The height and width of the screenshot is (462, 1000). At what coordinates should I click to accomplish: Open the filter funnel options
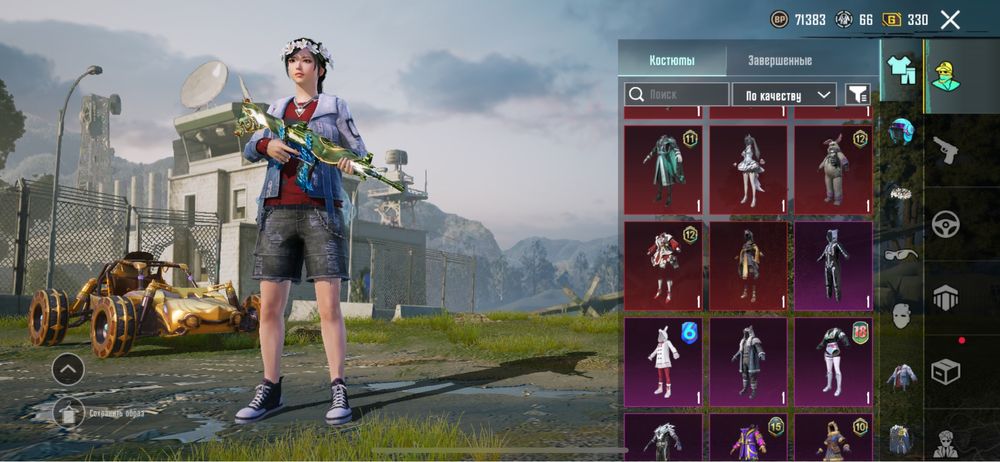point(857,94)
